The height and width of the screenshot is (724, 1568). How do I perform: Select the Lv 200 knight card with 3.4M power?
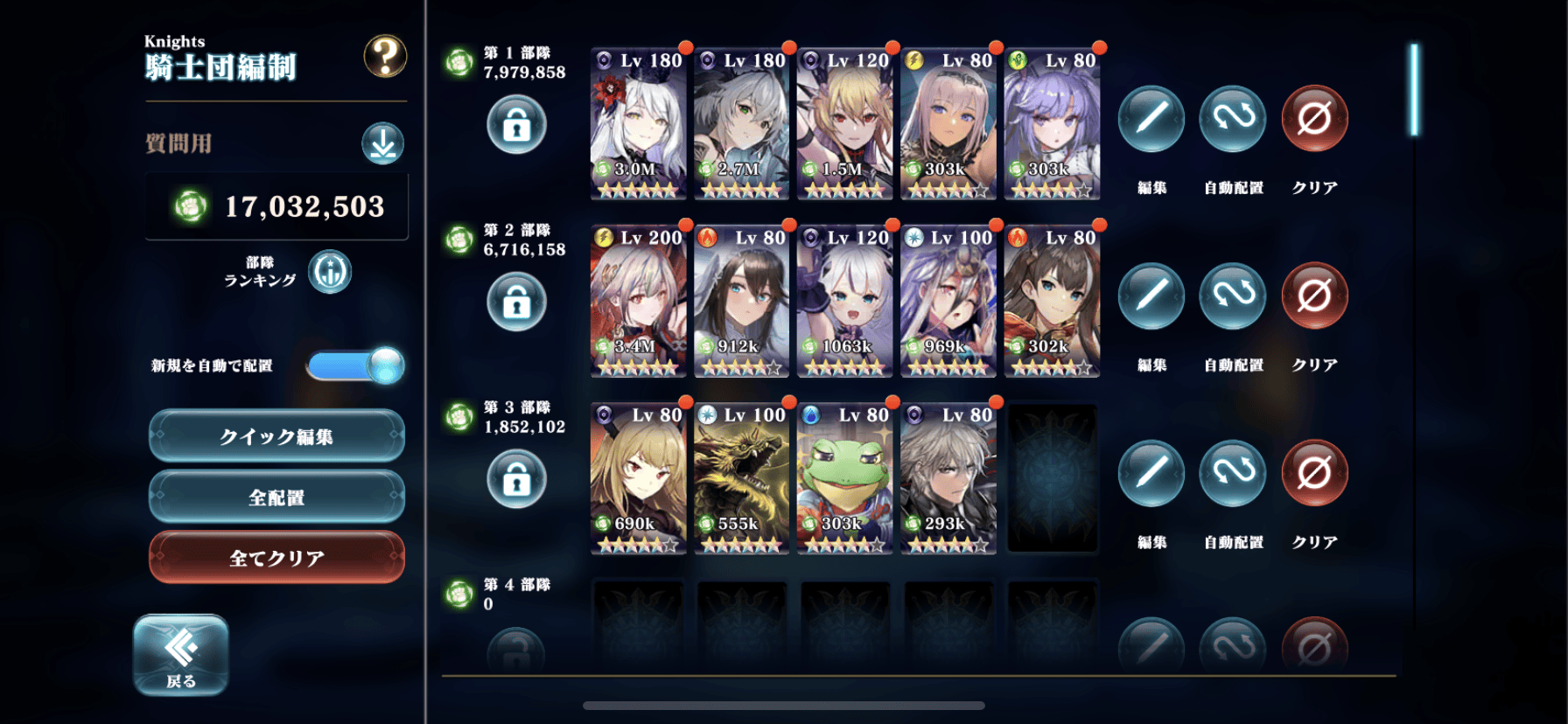click(638, 301)
